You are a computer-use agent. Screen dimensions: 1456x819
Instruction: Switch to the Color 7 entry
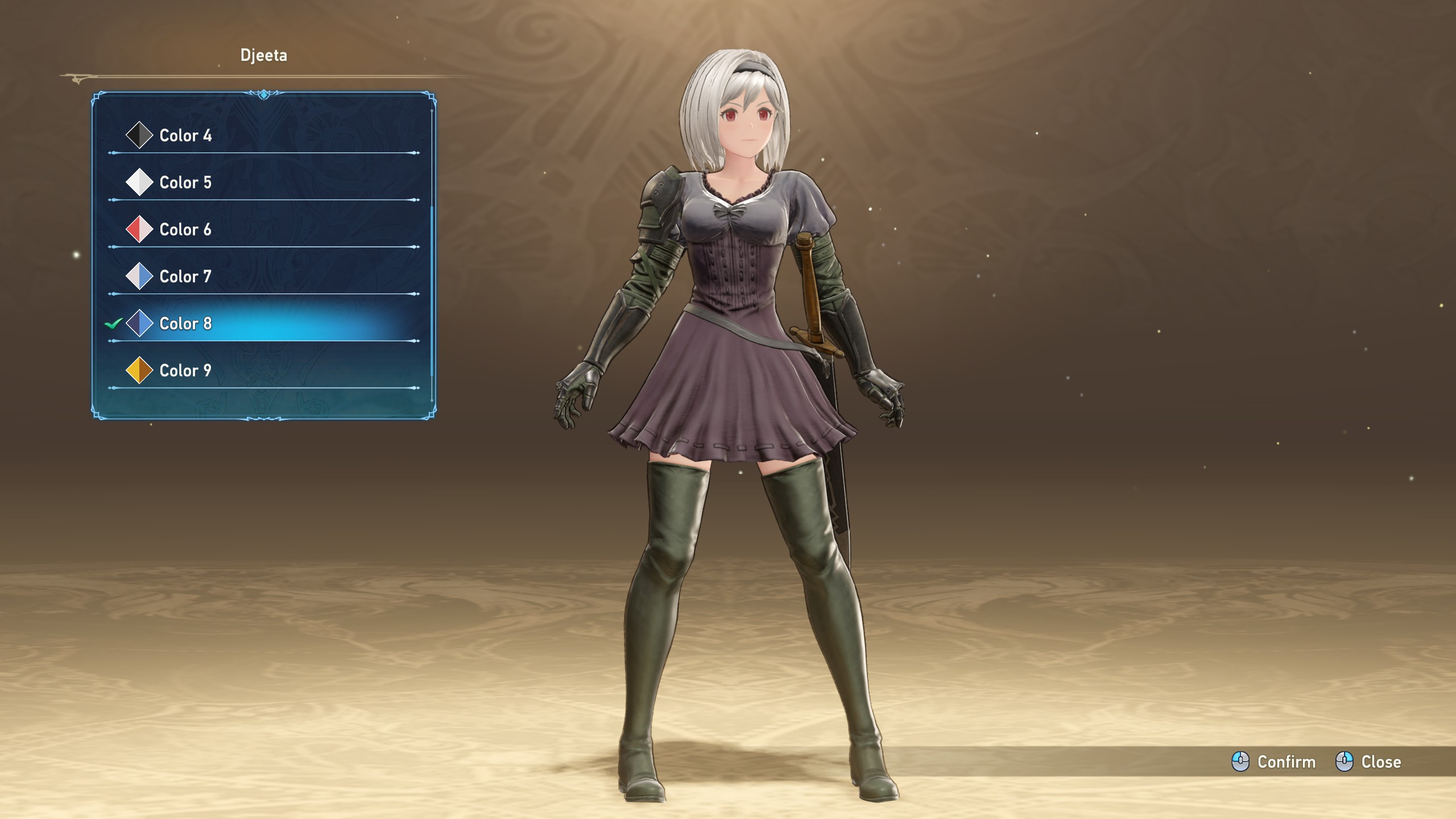[185, 277]
